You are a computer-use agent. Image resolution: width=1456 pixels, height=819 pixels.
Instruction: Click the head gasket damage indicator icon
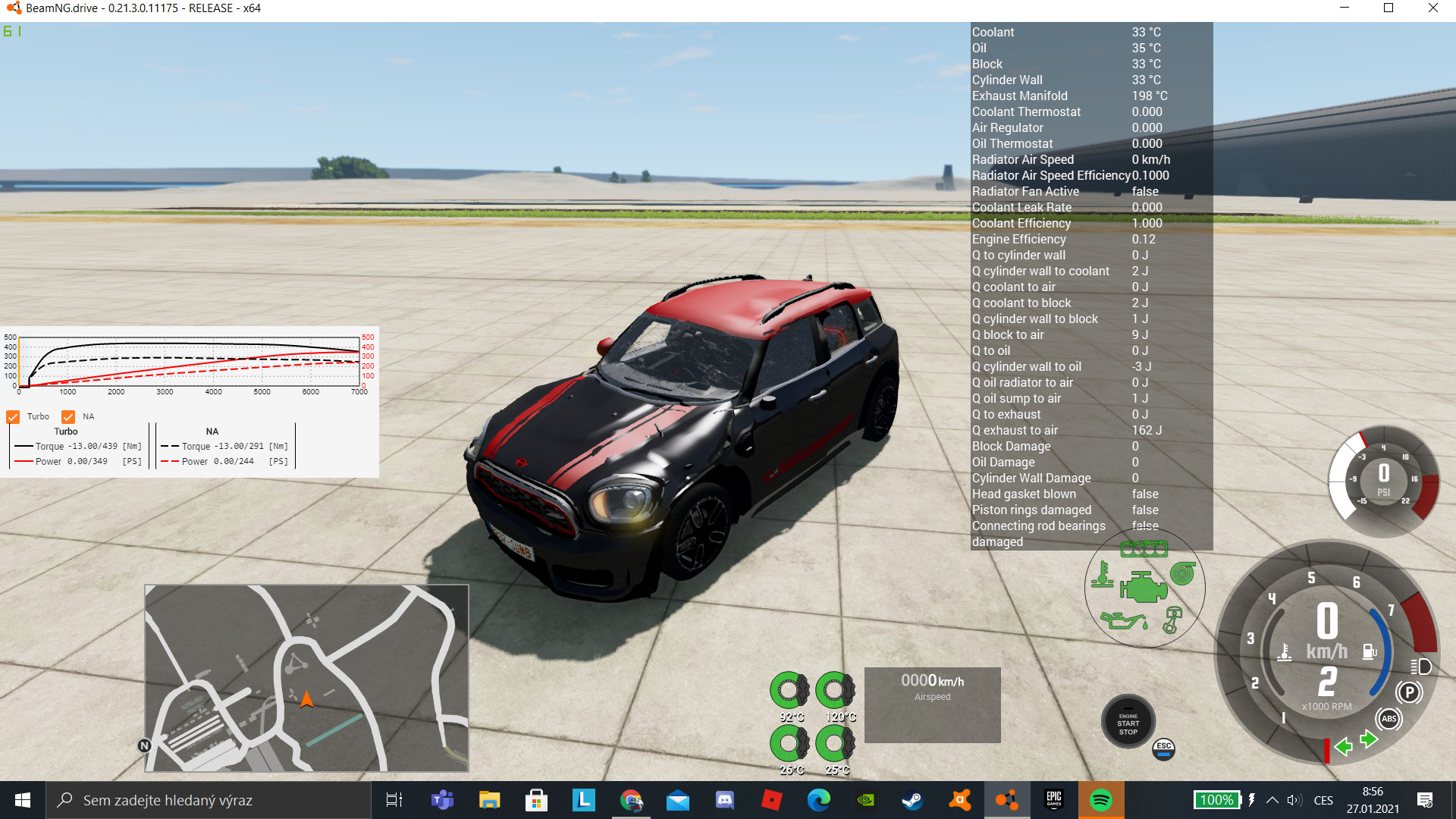coord(1144,549)
